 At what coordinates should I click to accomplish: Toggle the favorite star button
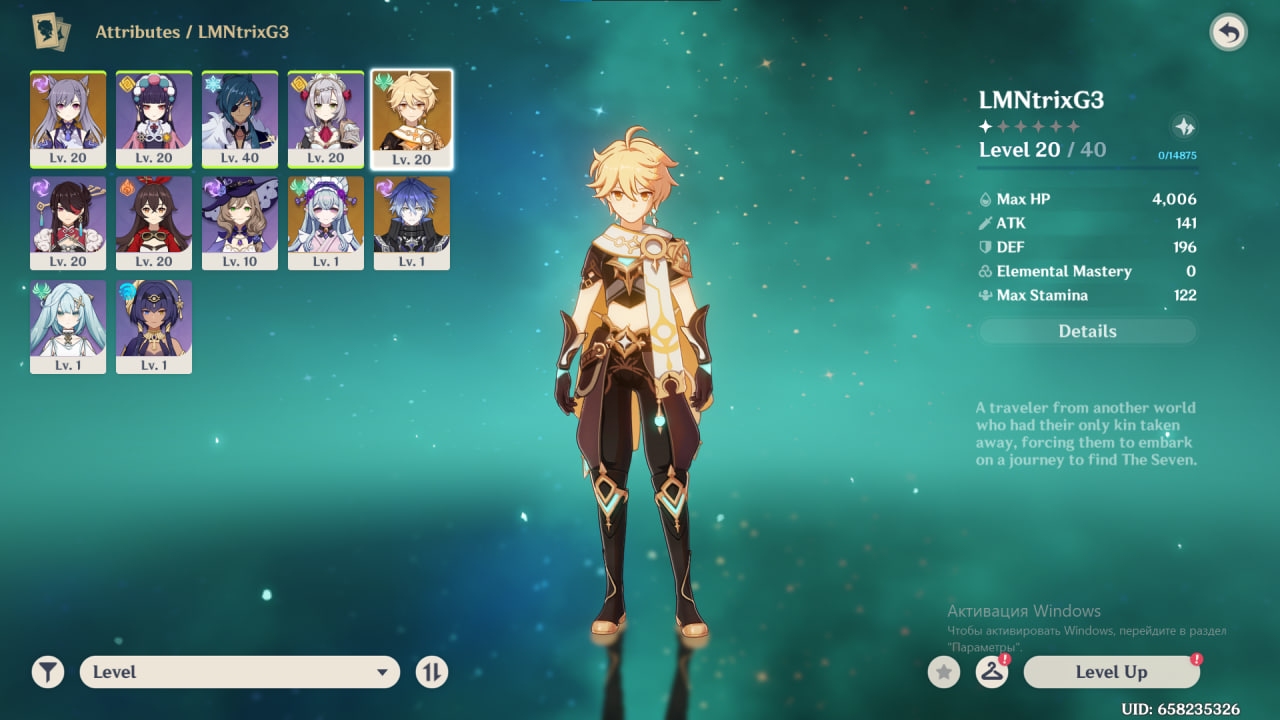coord(943,672)
